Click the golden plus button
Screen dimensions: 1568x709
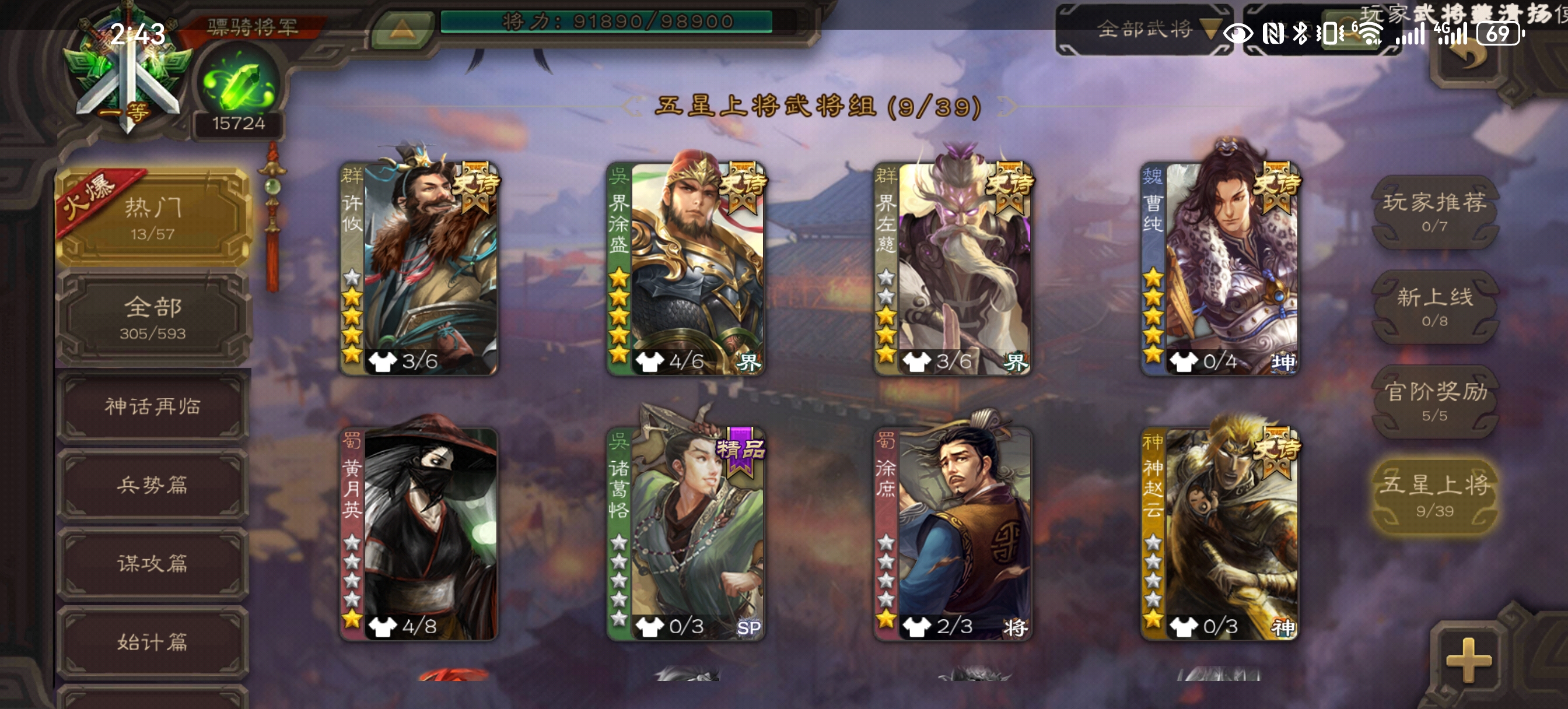[x=1468, y=659]
